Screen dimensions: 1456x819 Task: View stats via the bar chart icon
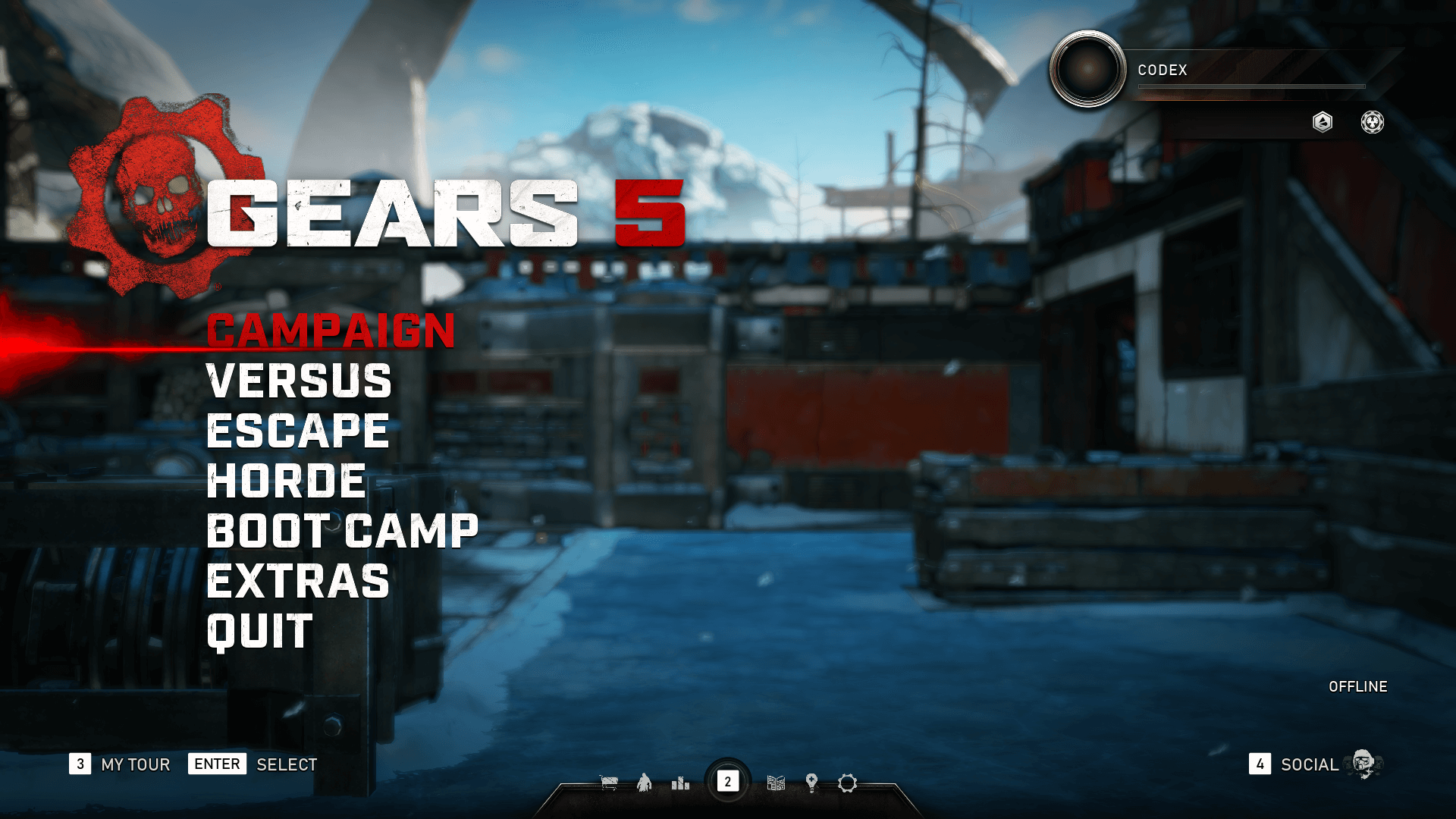(679, 782)
